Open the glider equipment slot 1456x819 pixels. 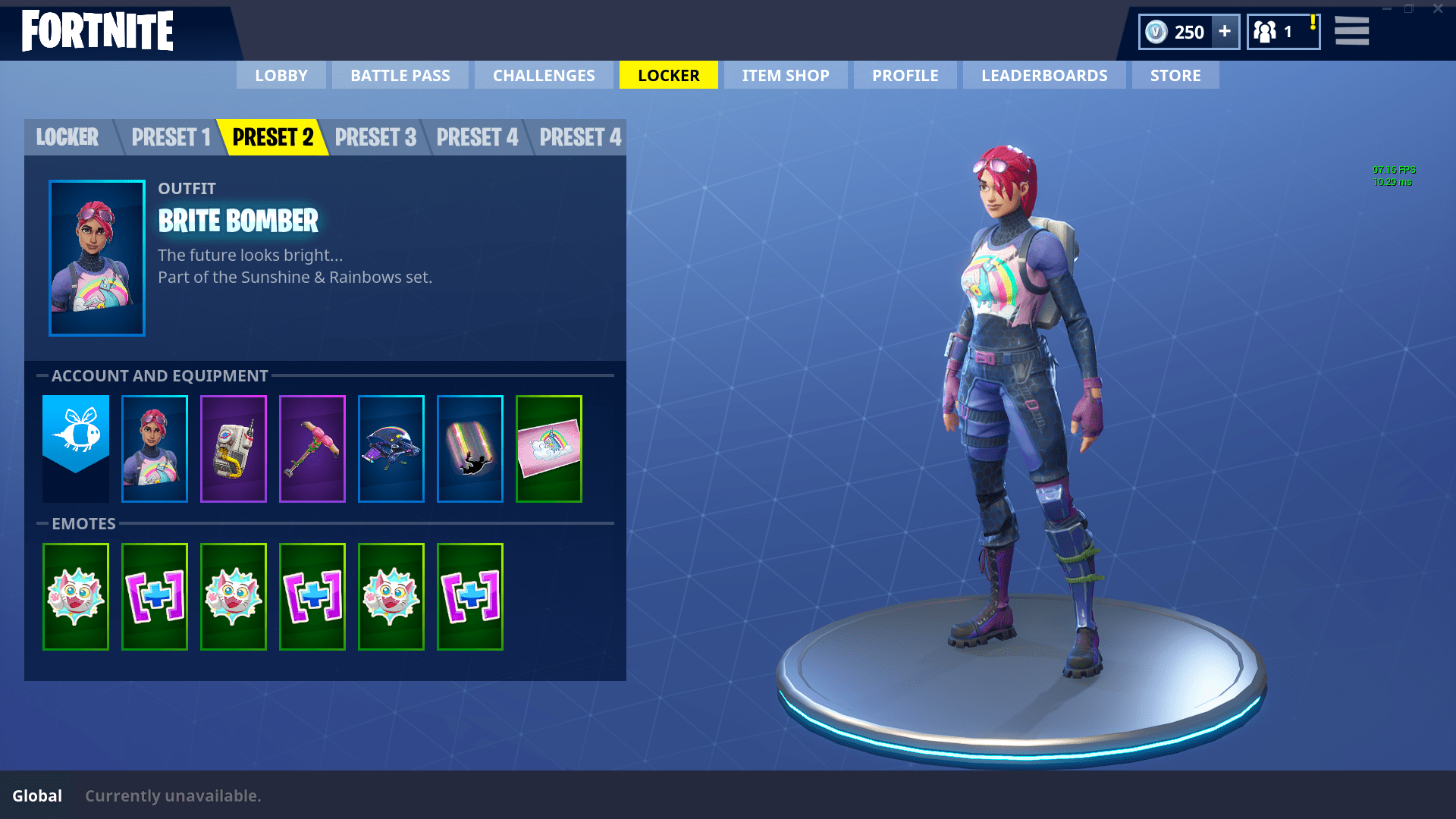click(x=391, y=448)
